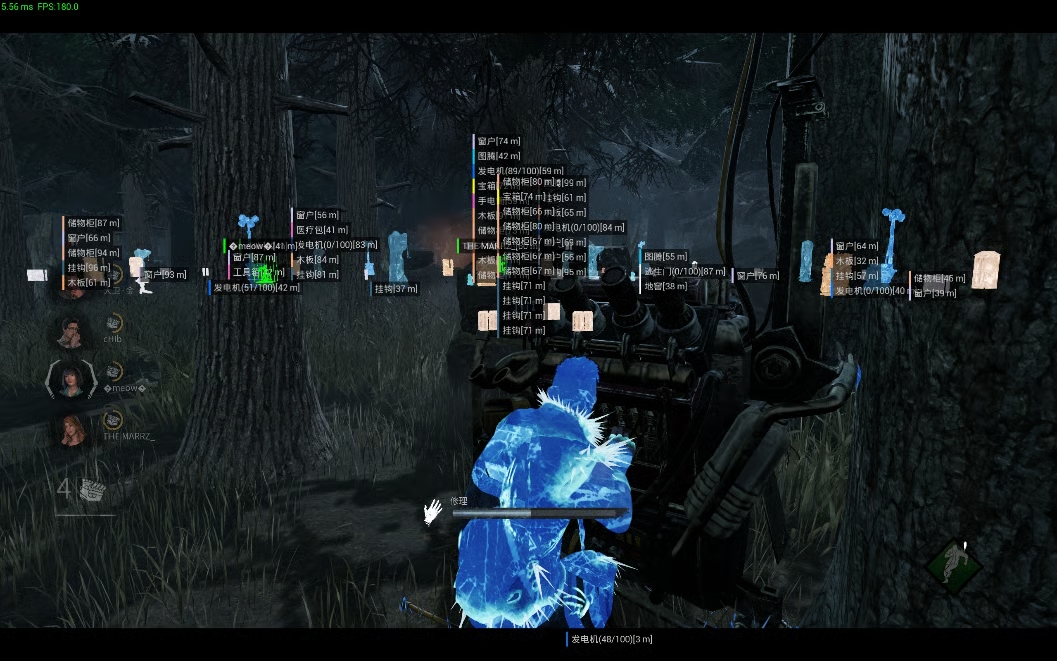The height and width of the screenshot is (661, 1057).
Task: Choose THE MARRZ_ survivor portrait
Action: point(73,428)
